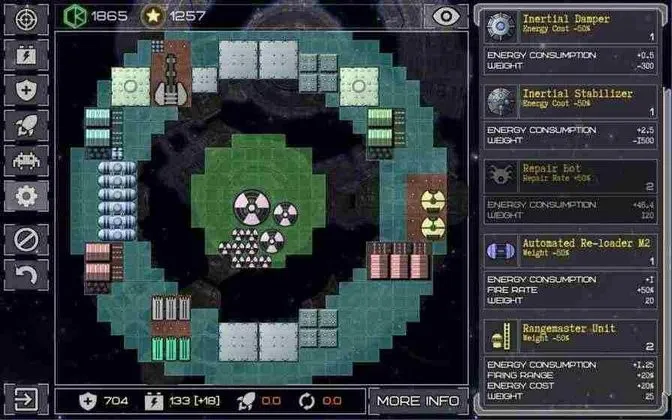
Task: Open the crosshair weapons category
Action: coord(26,20)
